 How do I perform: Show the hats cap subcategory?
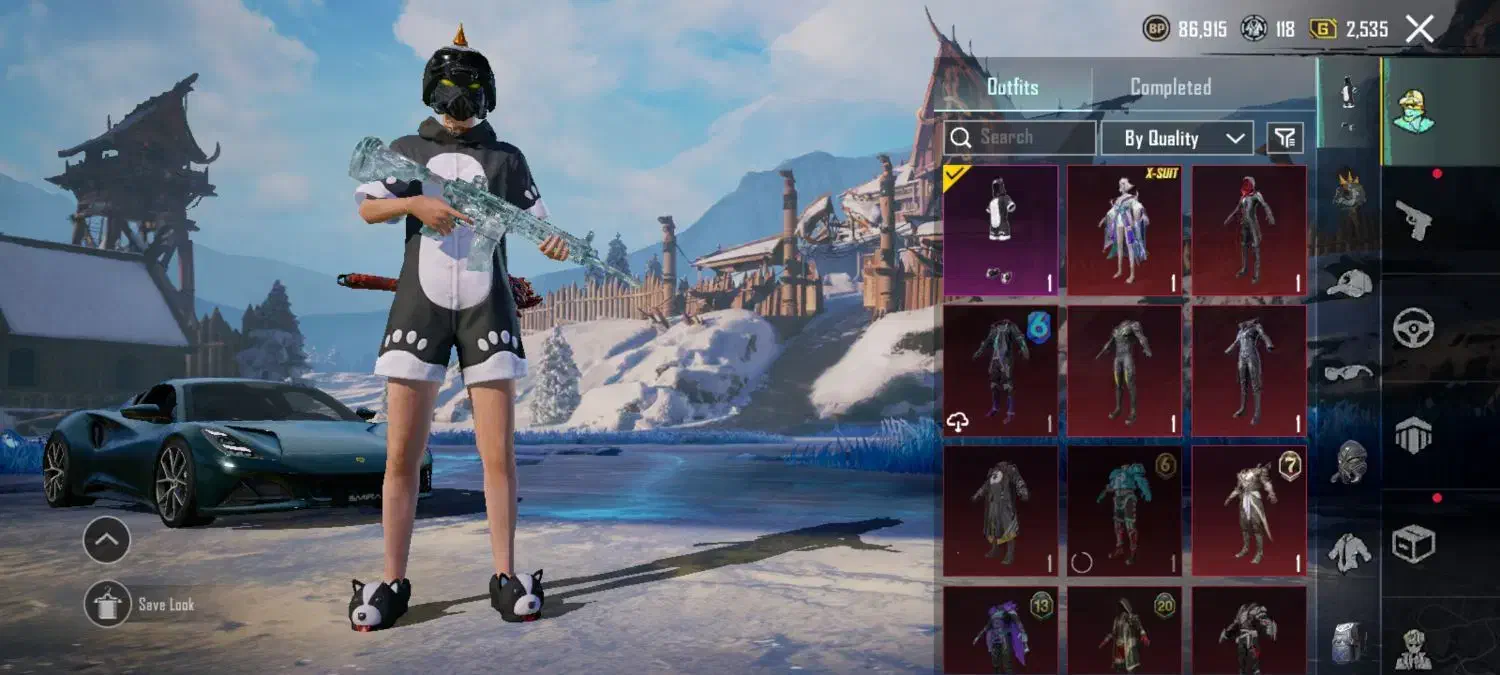click(1349, 284)
